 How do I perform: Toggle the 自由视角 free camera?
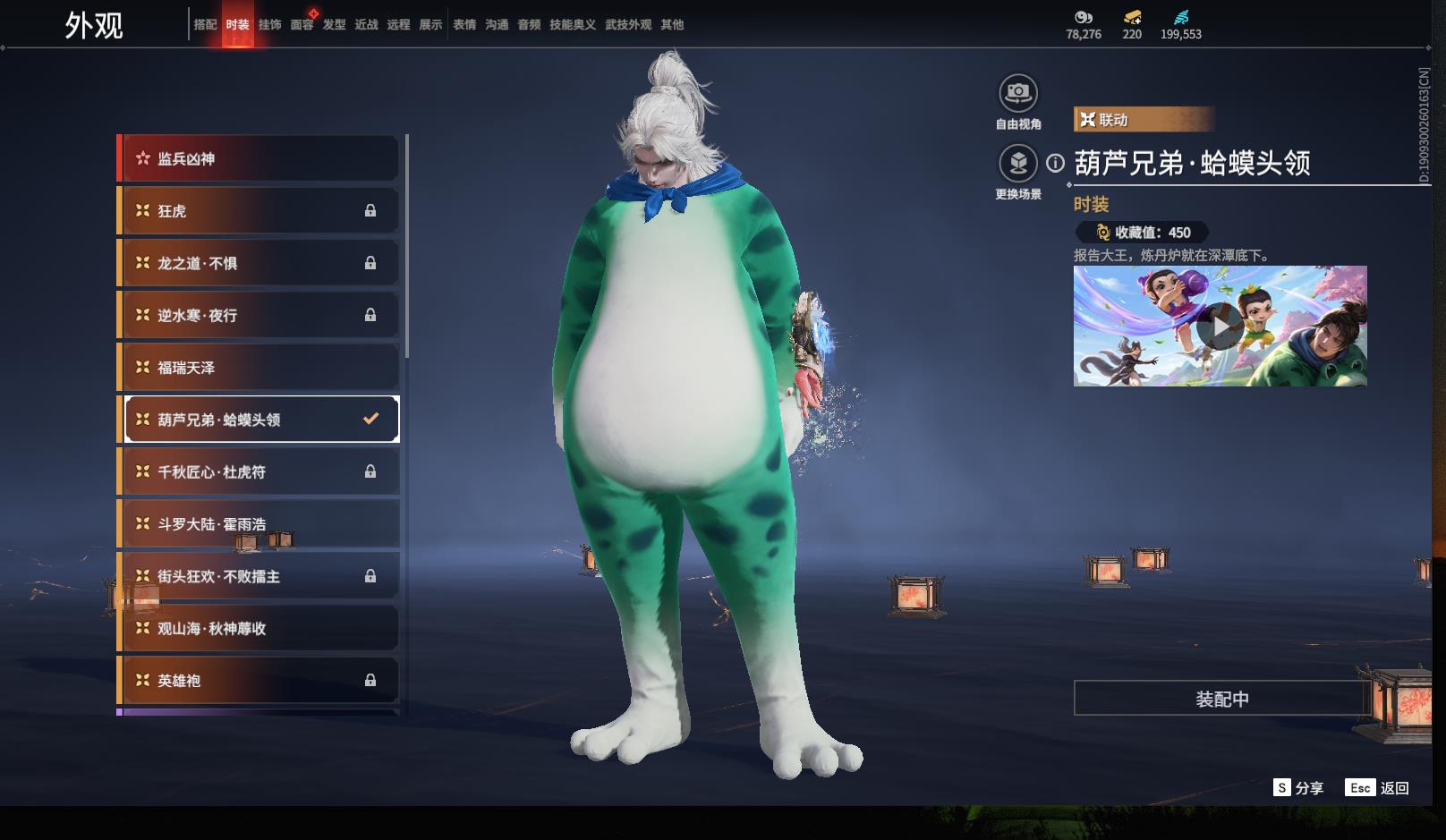point(1017,93)
